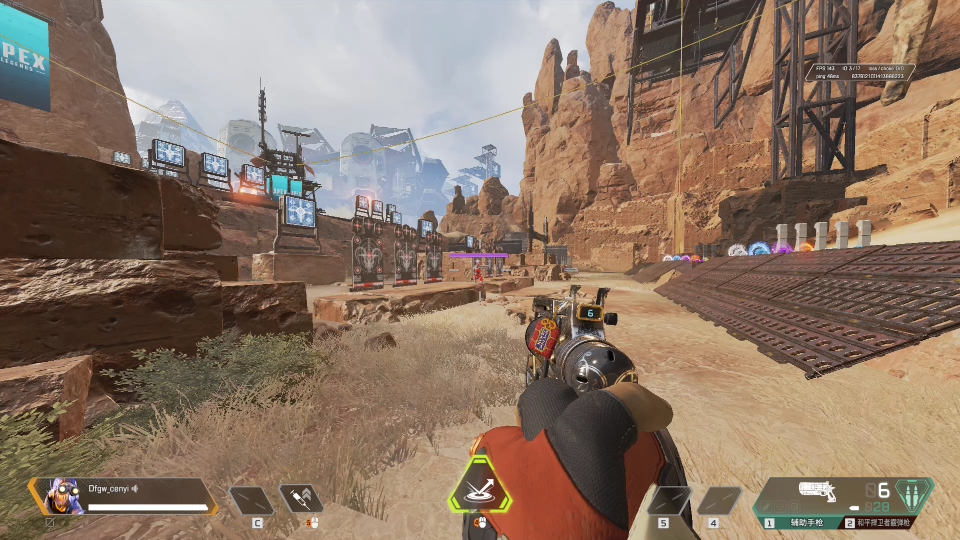Click the green ammo type icon

[x=914, y=494]
